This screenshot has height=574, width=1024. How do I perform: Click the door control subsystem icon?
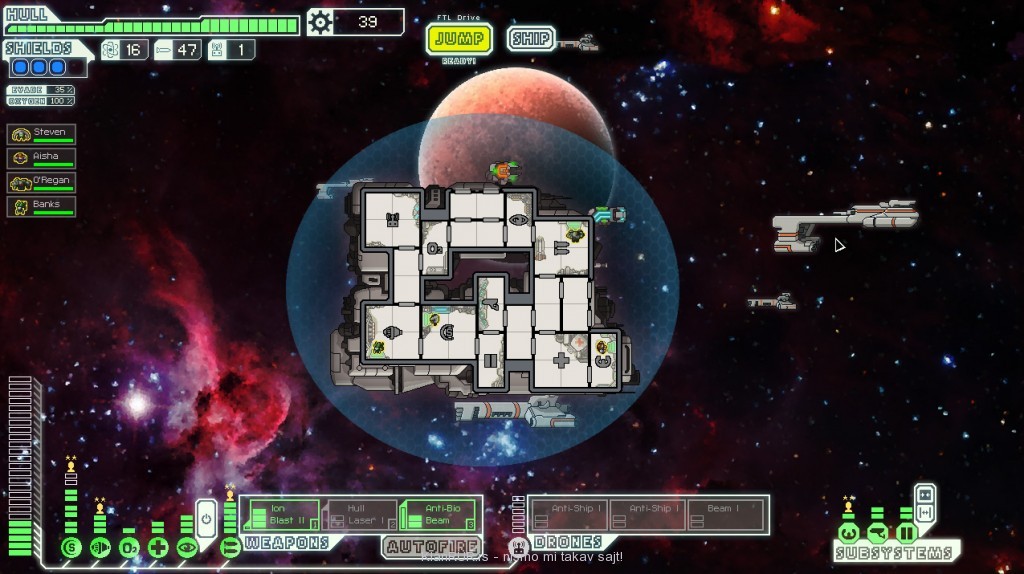907,532
